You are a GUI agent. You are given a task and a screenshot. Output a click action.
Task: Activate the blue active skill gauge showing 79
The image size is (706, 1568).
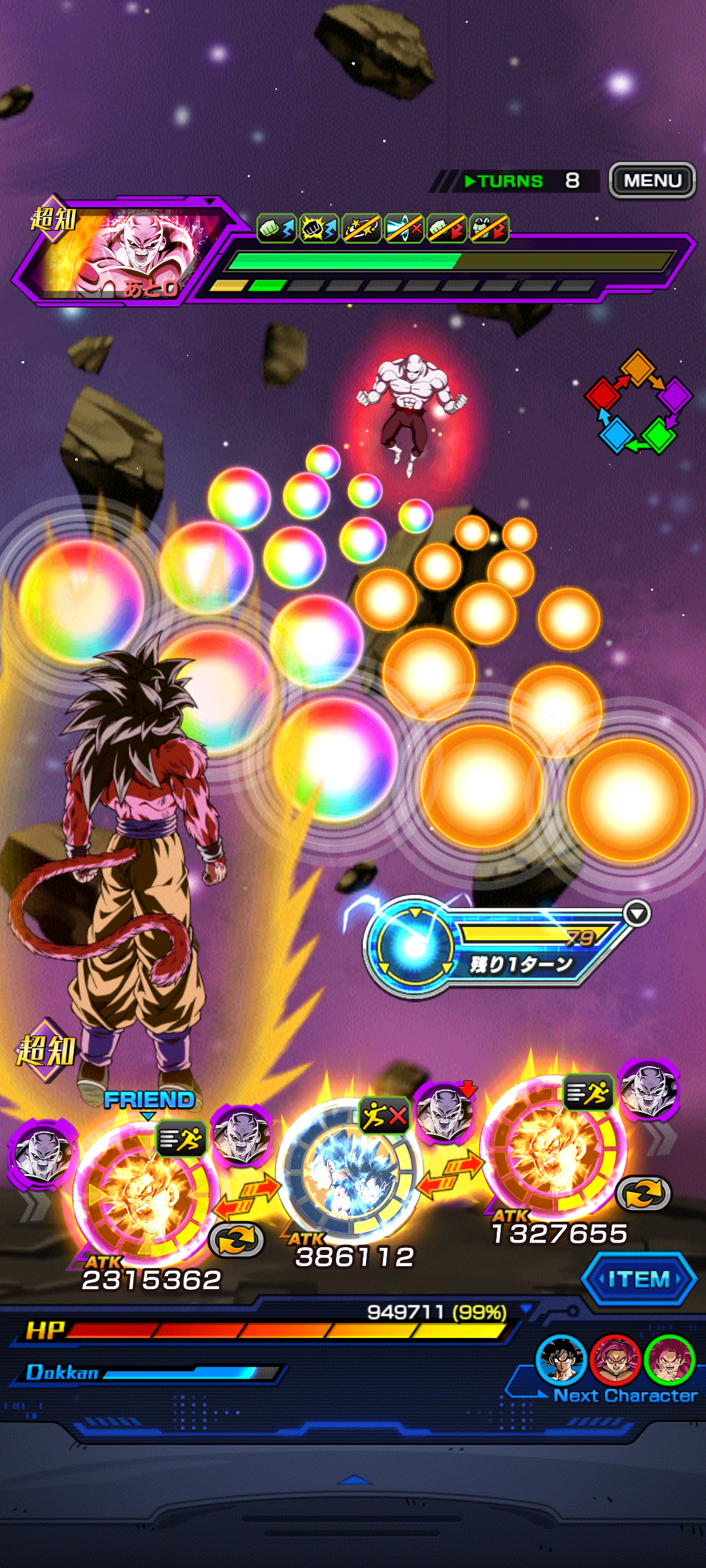[x=413, y=945]
